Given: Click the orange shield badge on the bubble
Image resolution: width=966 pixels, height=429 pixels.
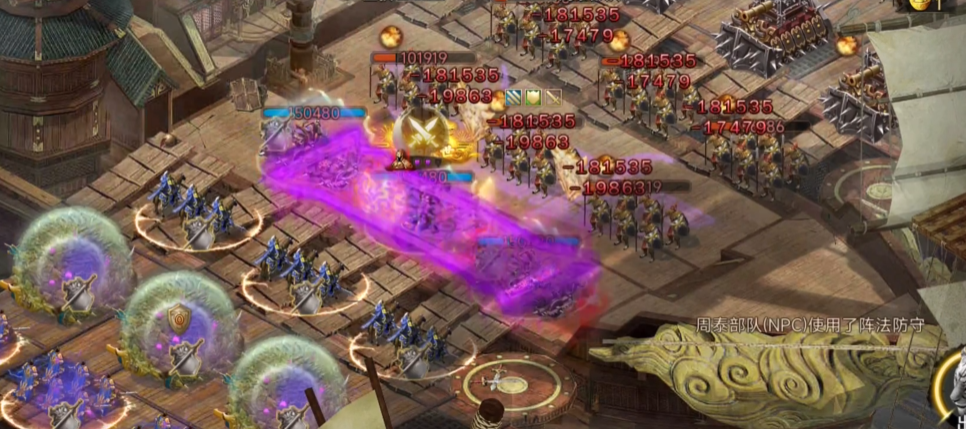Looking at the screenshot, I should coord(179,318).
